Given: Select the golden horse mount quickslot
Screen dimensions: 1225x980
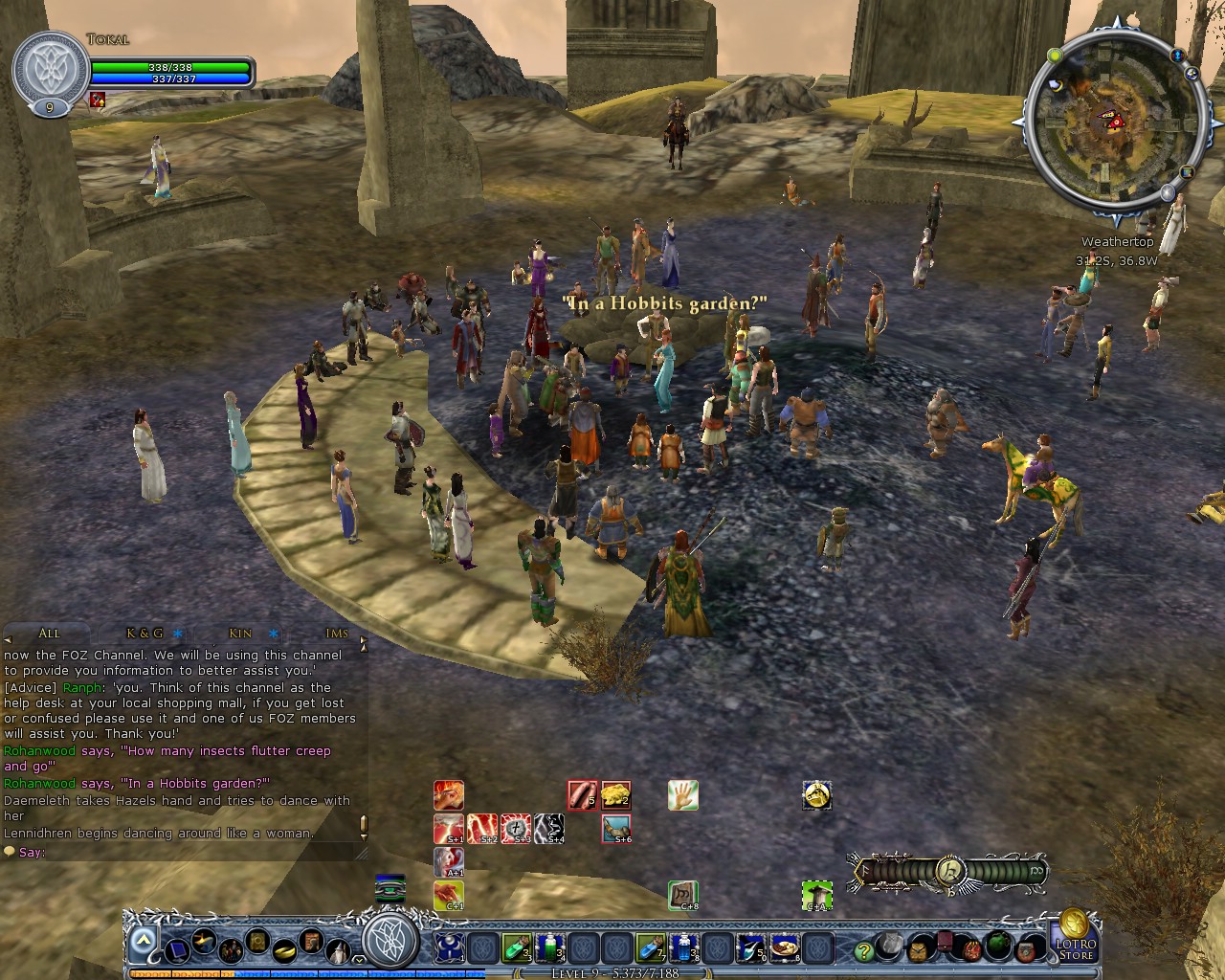Looking at the screenshot, I should [817, 795].
